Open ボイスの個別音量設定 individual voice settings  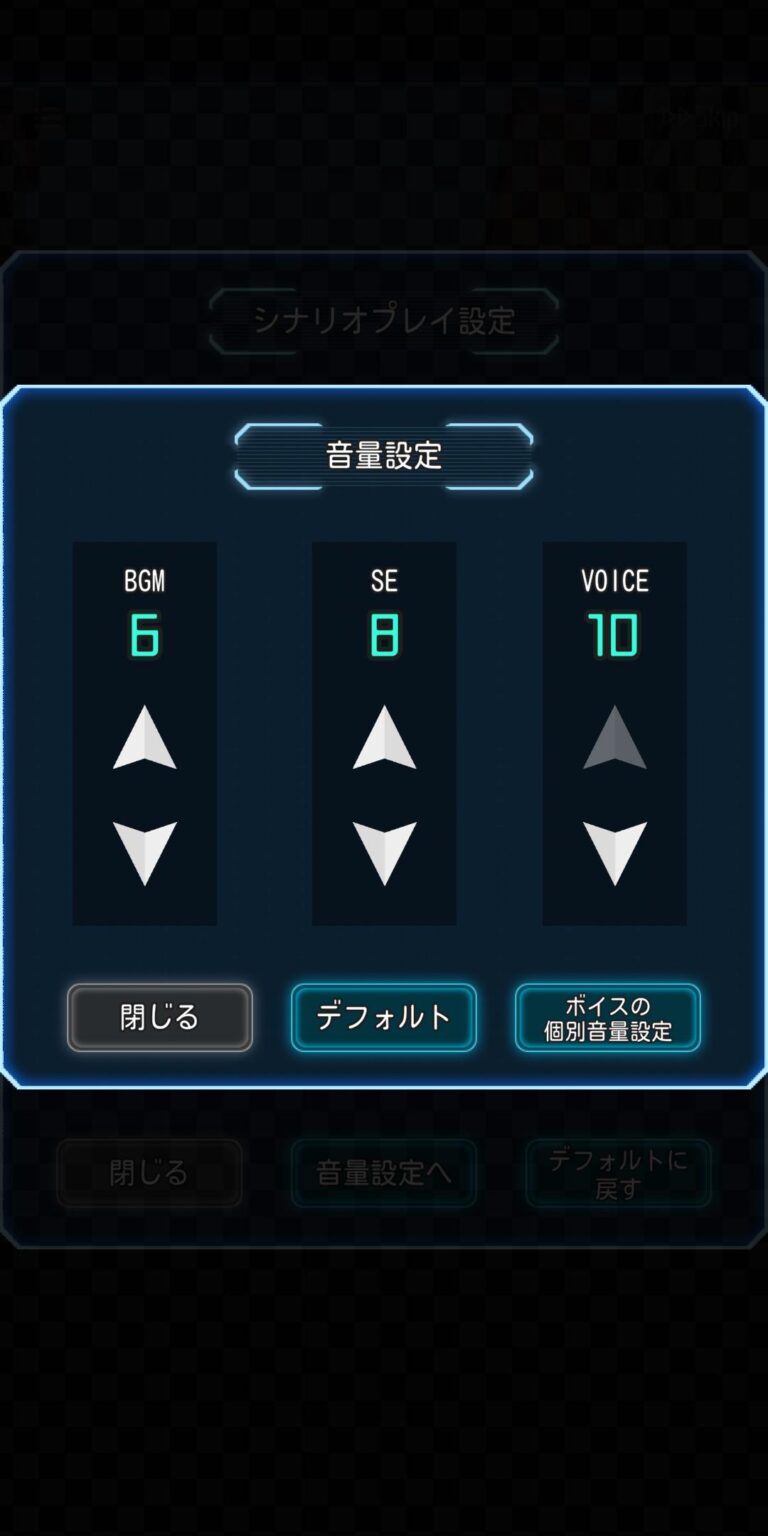pos(608,1017)
